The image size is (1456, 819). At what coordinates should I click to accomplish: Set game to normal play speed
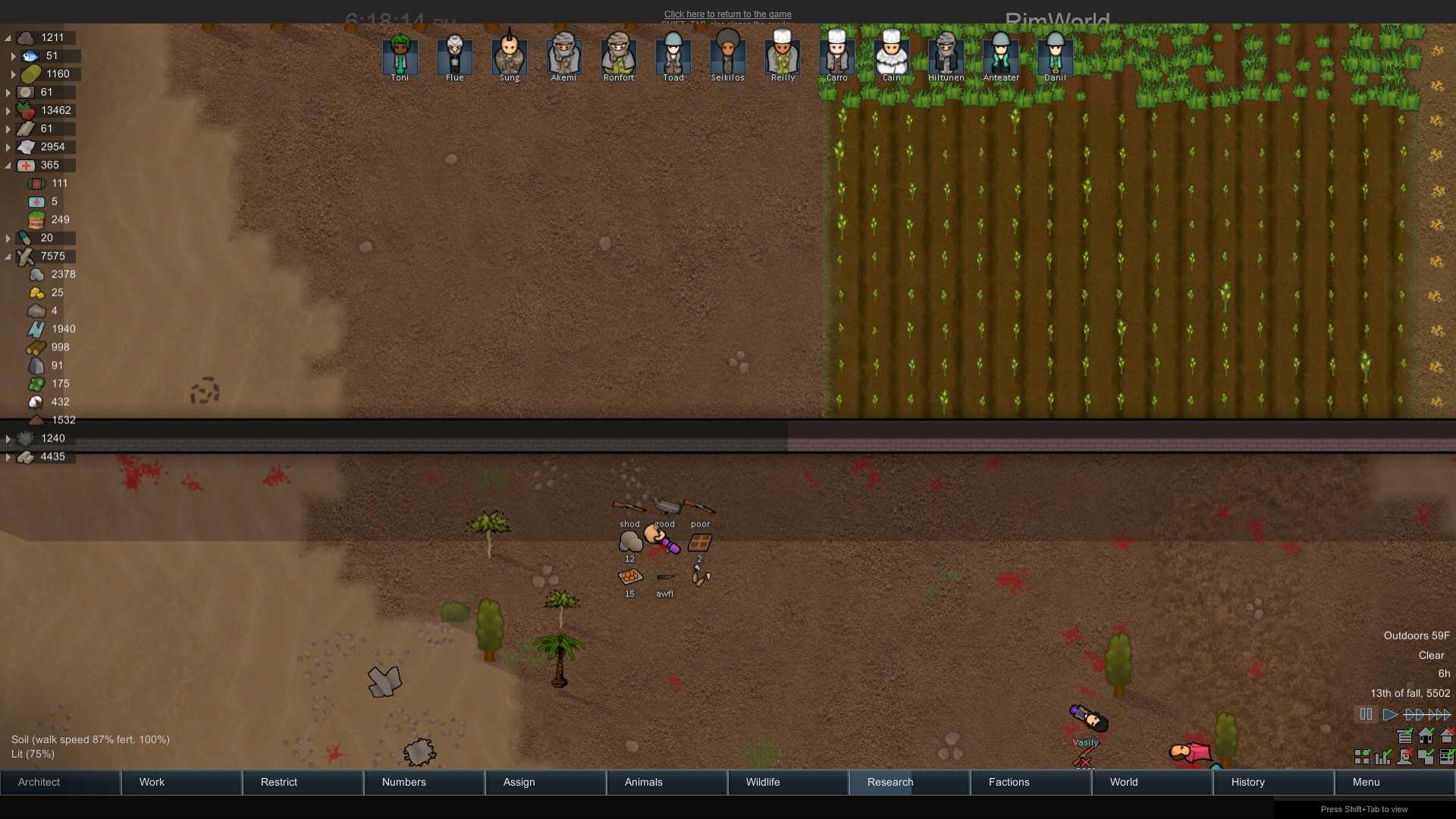coord(1389,714)
